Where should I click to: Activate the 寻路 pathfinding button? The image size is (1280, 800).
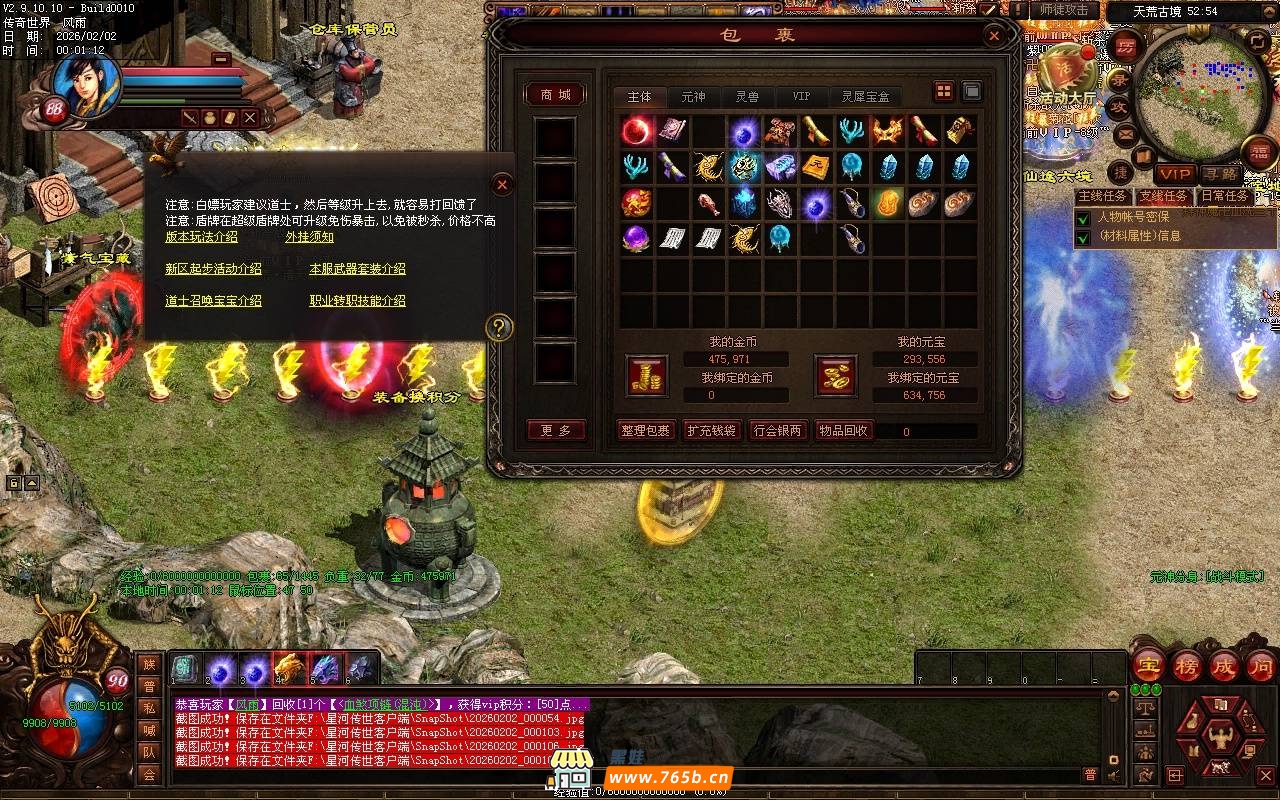1221,175
